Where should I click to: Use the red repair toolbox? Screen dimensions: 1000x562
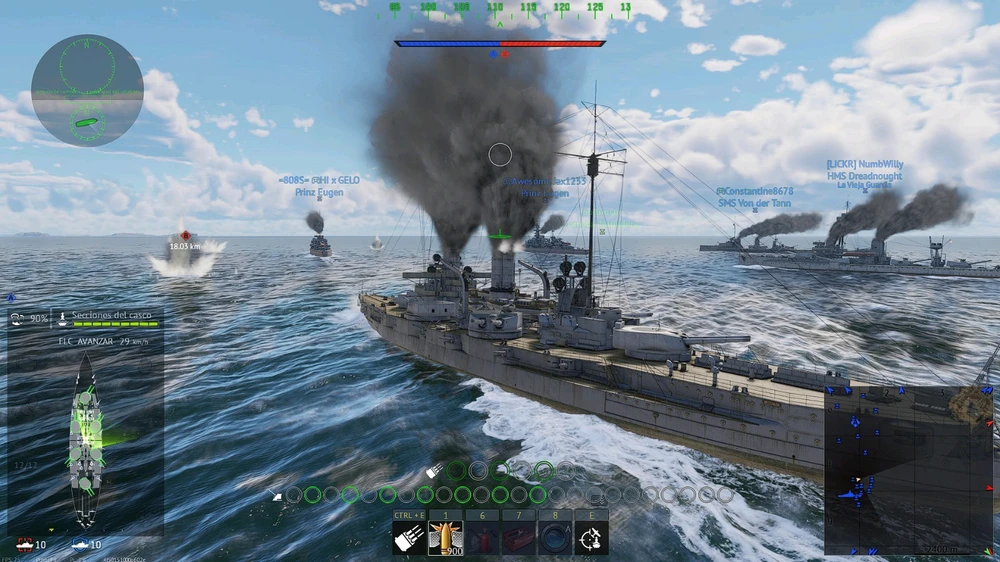[519, 538]
